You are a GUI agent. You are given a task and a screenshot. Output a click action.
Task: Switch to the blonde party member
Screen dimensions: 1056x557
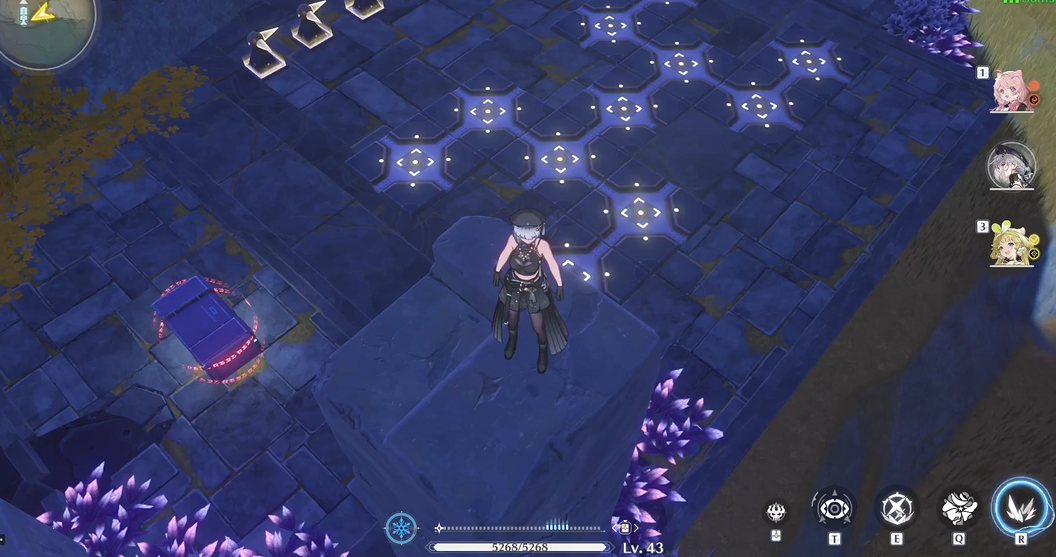click(x=1011, y=244)
